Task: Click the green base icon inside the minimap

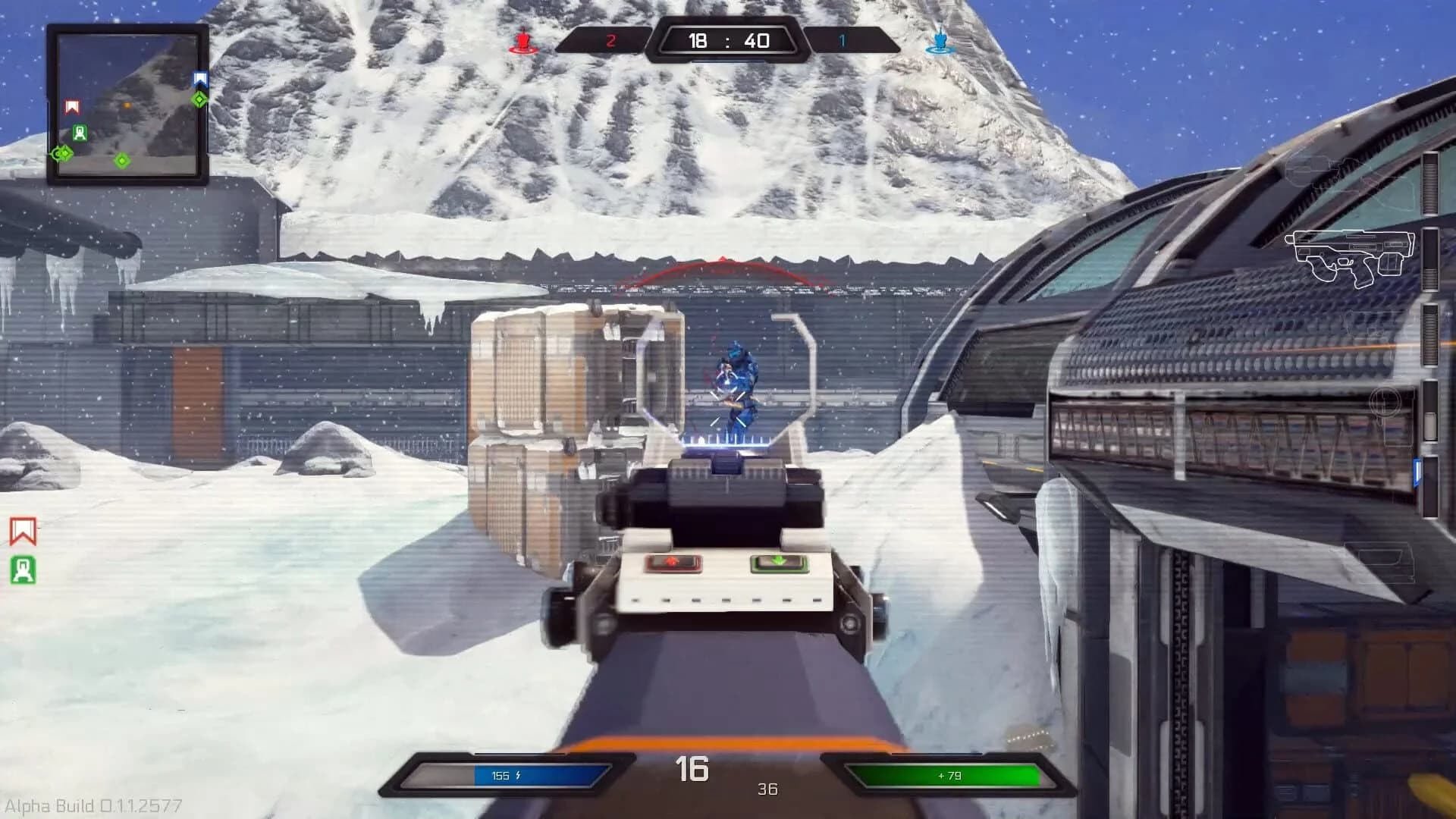Action: [80, 133]
